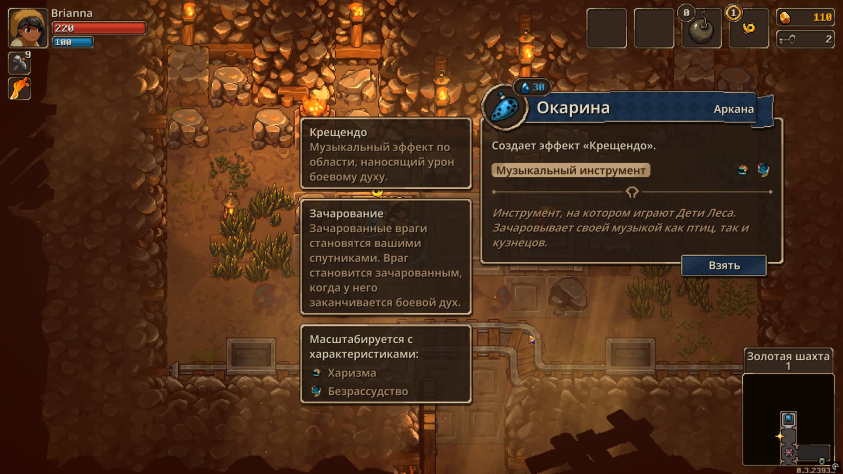Click the Зачарование effect tooltip

coord(385,258)
